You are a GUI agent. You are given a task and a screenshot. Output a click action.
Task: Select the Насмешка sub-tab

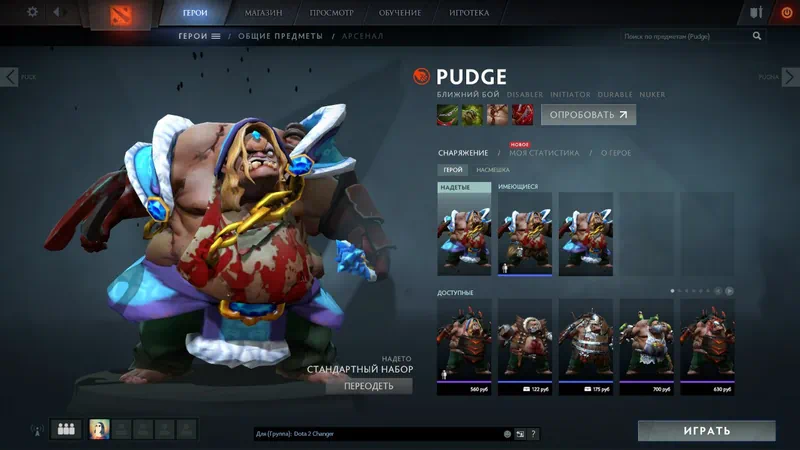[x=492, y=170]
